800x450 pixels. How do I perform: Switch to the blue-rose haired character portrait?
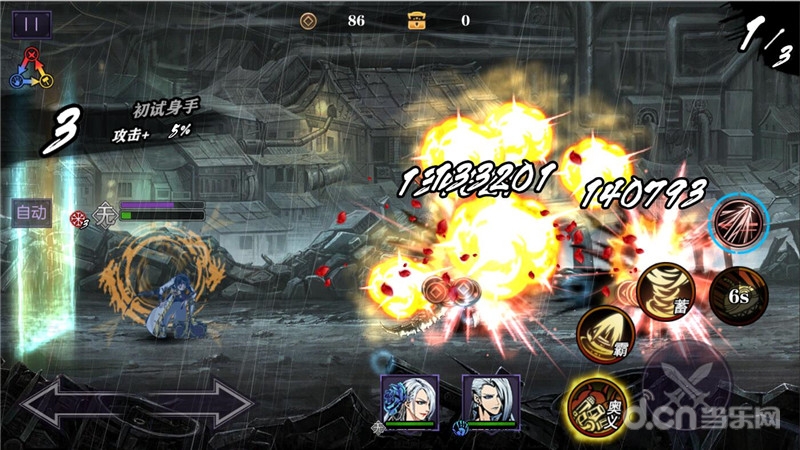pos(408,399)
